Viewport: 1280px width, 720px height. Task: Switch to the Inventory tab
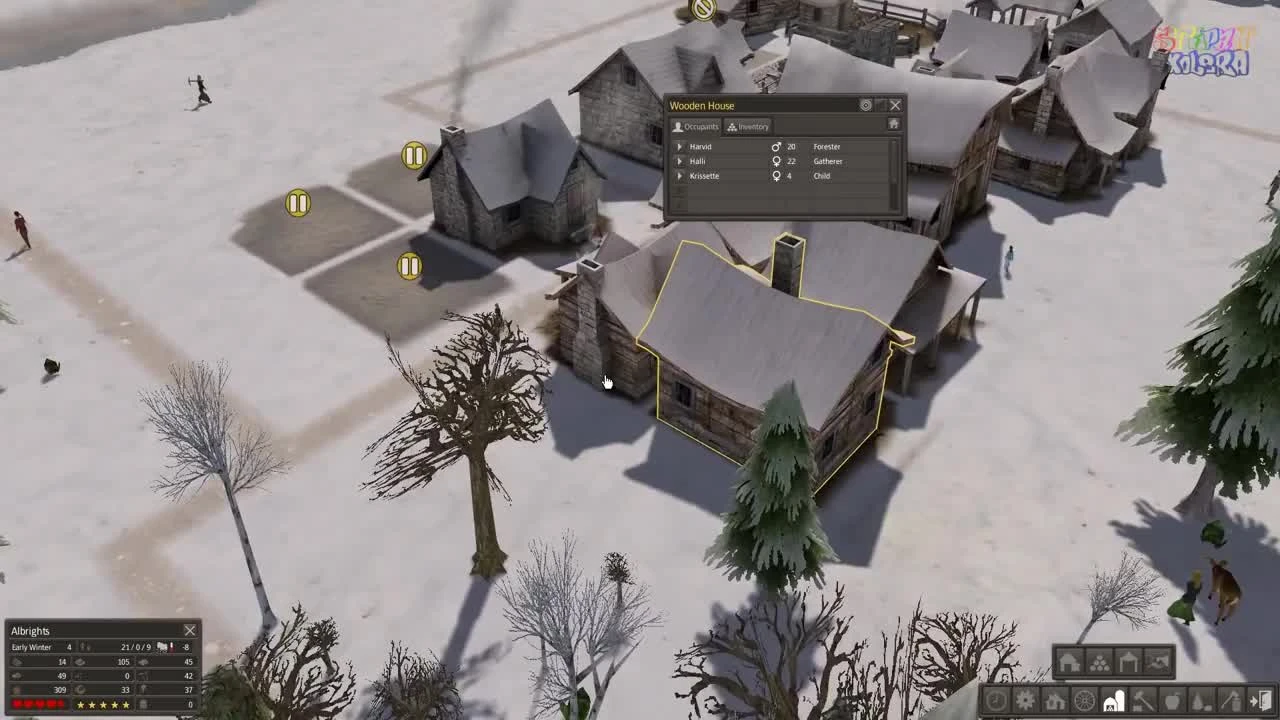(747, 126)
